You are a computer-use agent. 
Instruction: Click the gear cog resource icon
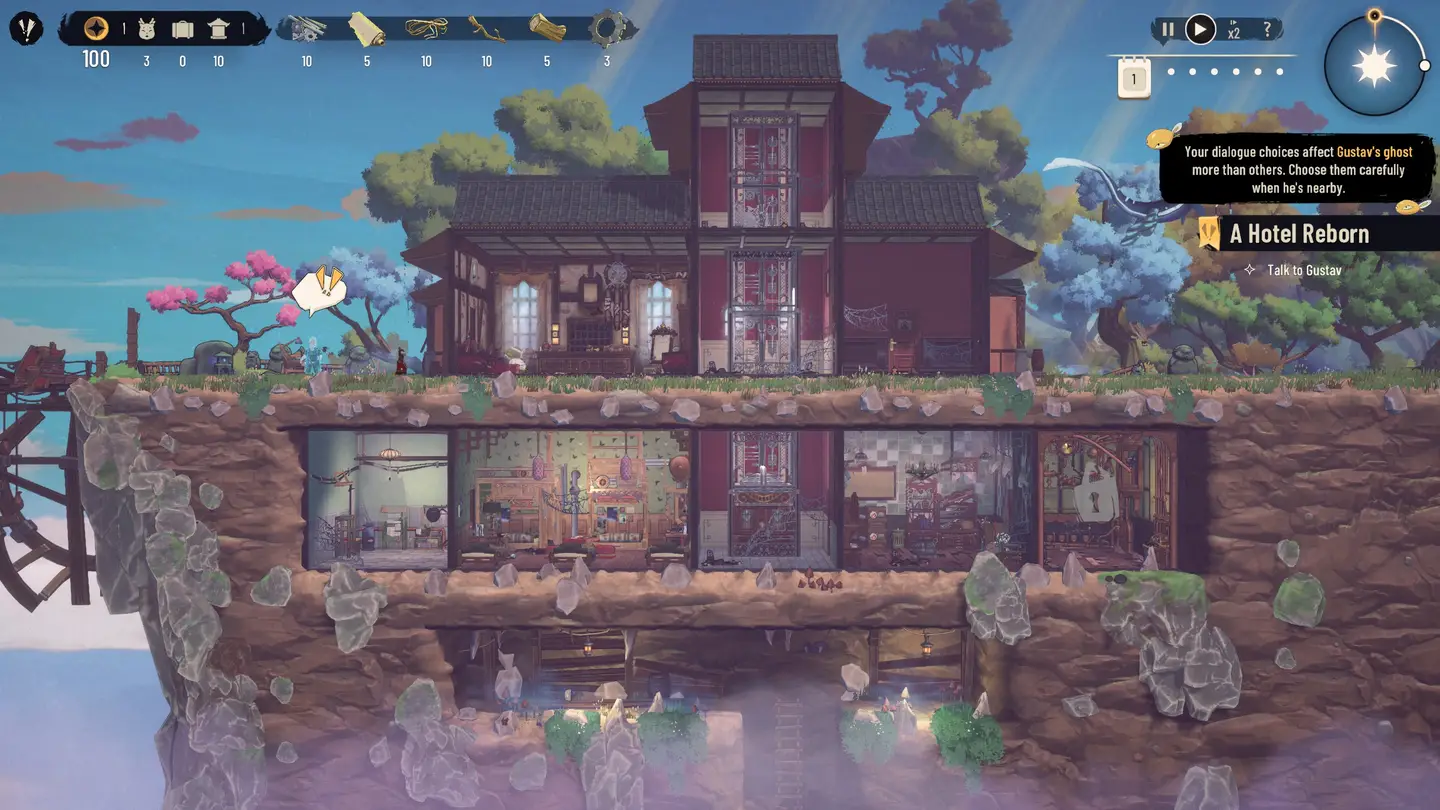607,28
